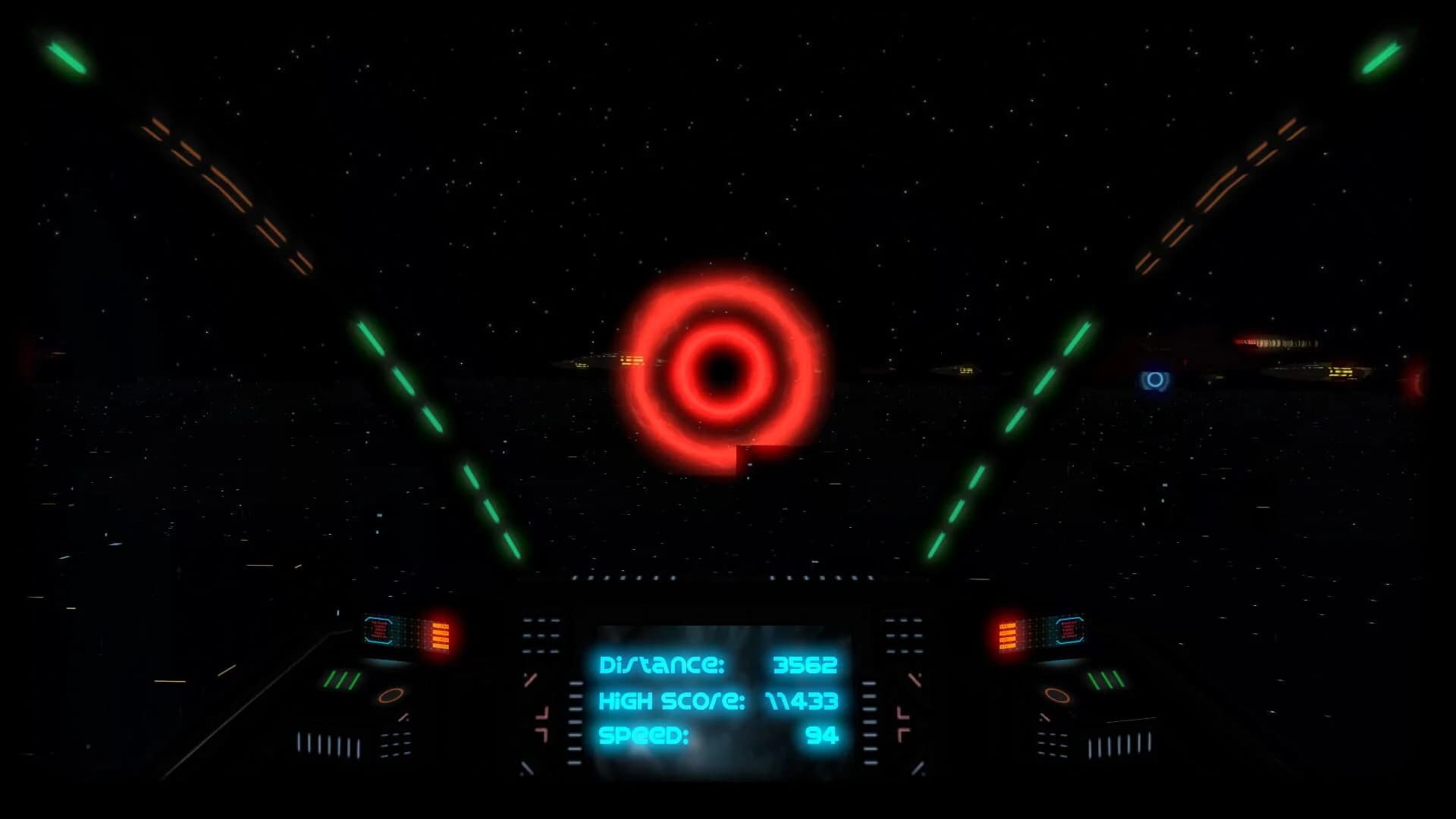Click the orange indicator bars on left console
Image resolution: width=1456 pixels, height=819 pixels.
click(x=441, y=635)
